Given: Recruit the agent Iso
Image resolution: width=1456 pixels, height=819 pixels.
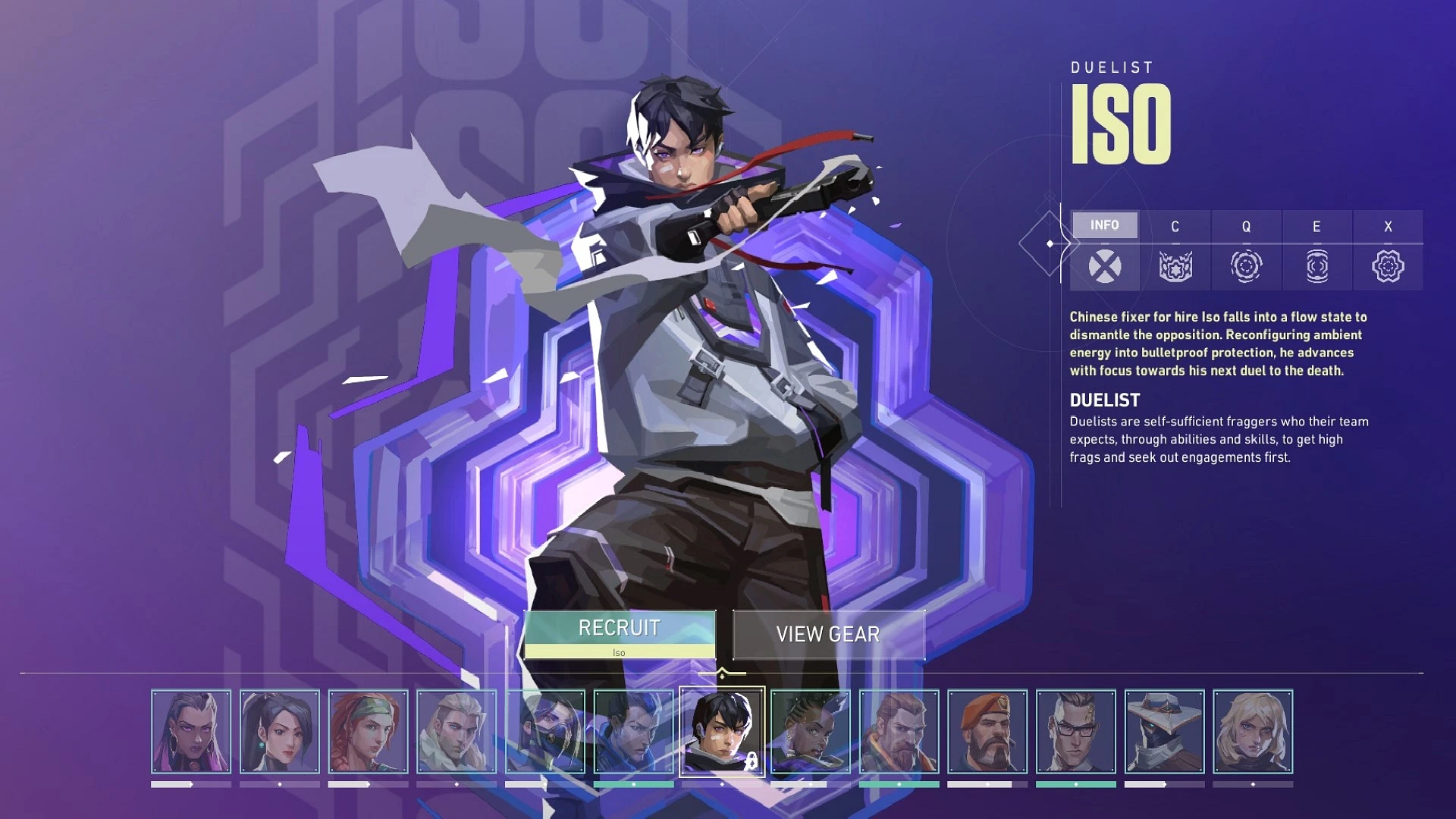Looking at the screenshot, I should point(620,634).
